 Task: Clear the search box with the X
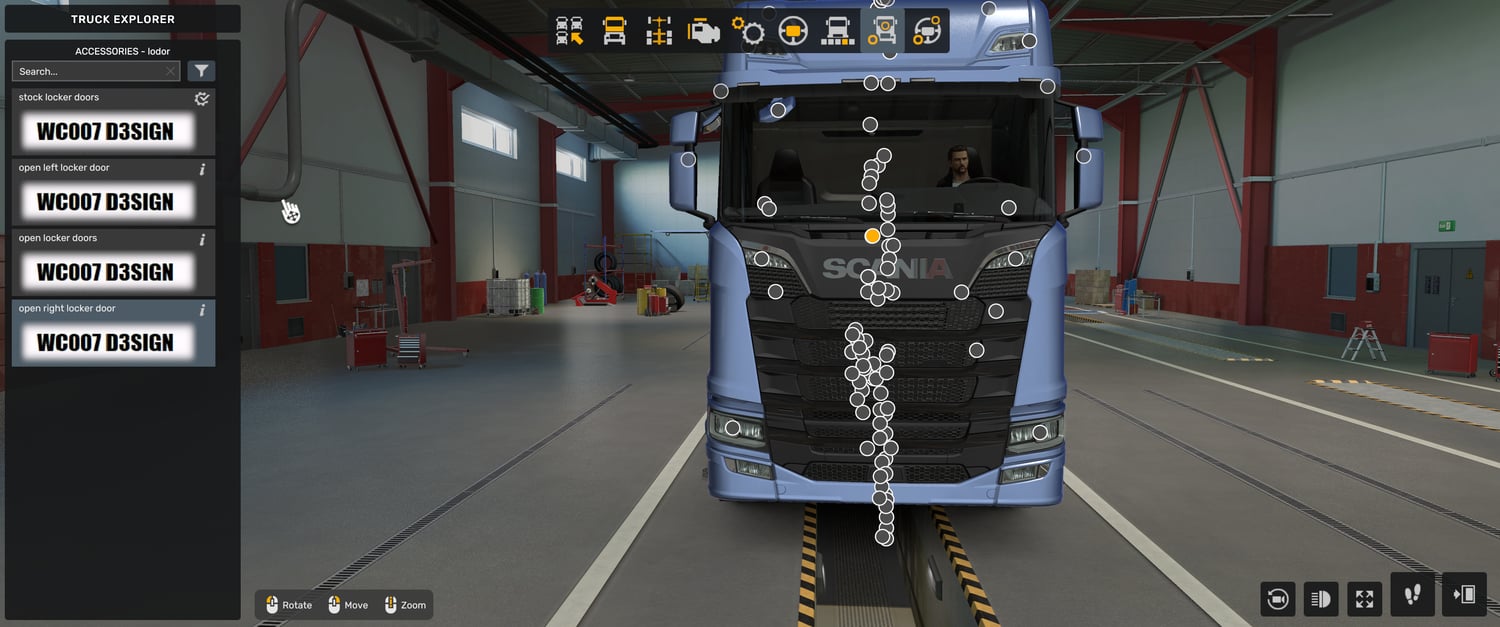coord(171,71)
